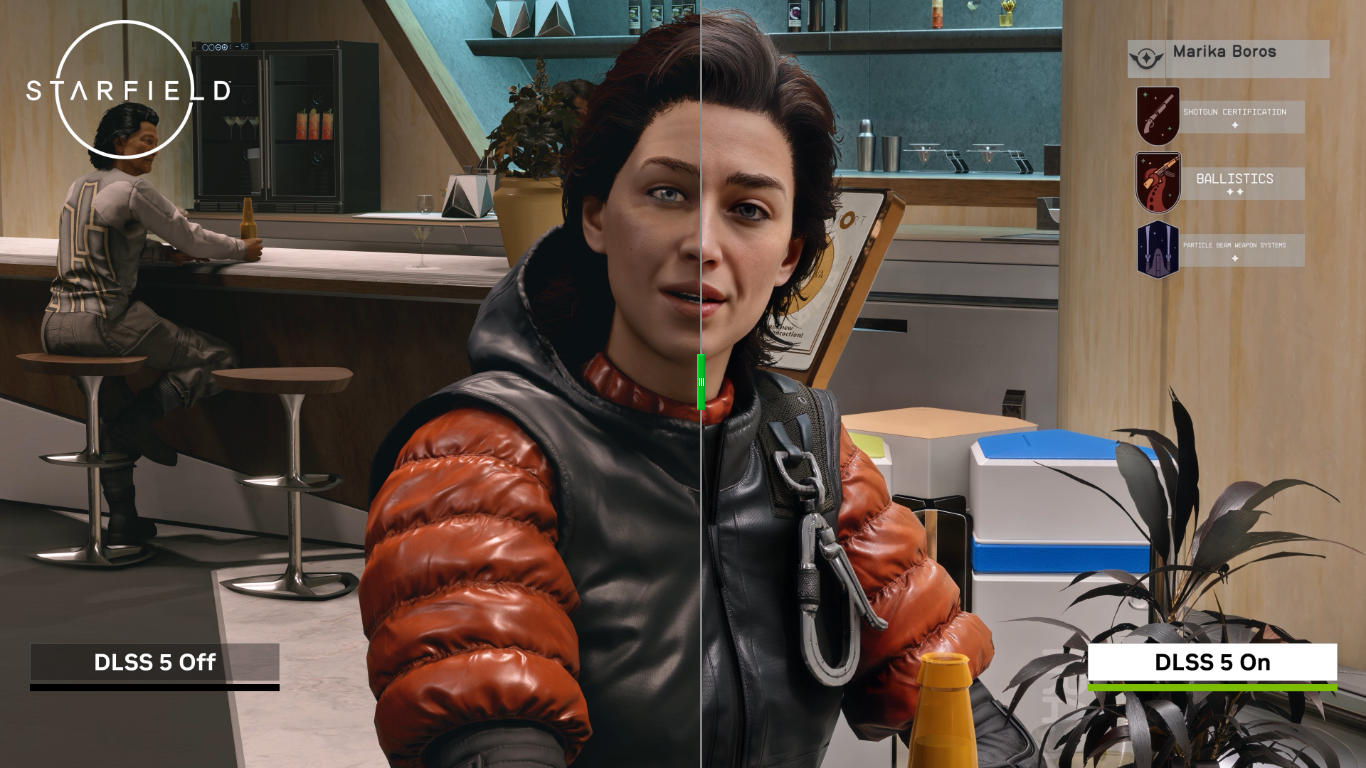Open the Ballistics skill badge icon
This screenshot has height=768, width=1366.
(x=1156, y=180)
